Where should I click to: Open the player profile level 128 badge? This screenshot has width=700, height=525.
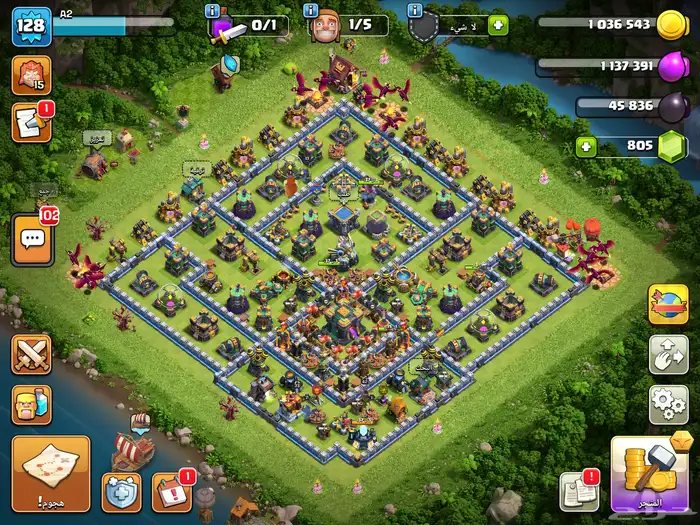pyautogui.click(x=31, y=26)
